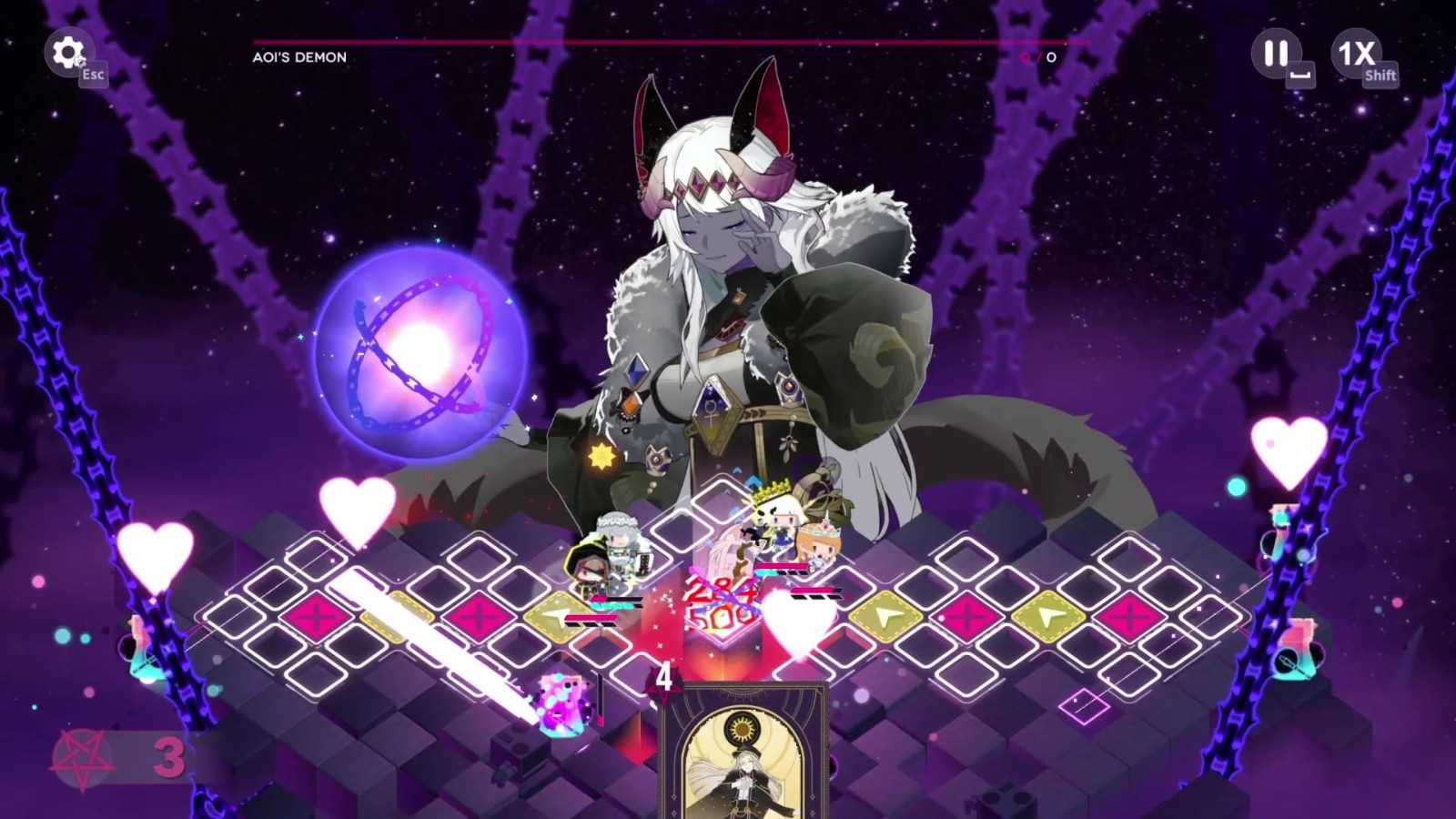This screenshot has height=819, width=1456.
Task: Open the gear settings menu
Action: pos(68,53)
